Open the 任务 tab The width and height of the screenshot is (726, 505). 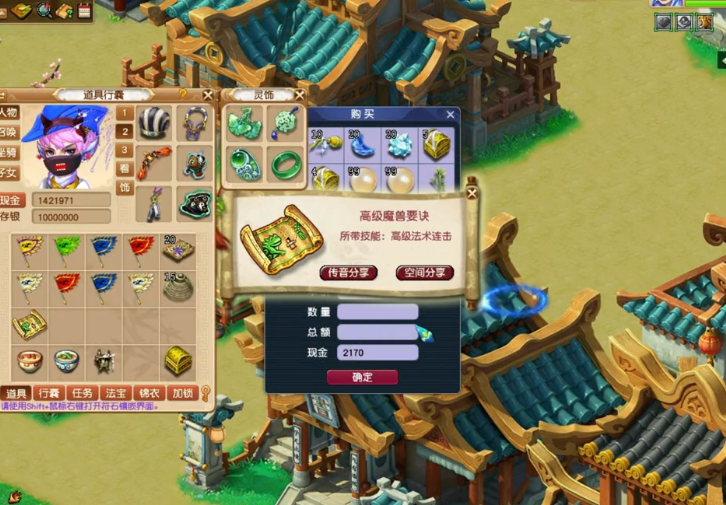(82, 393)
